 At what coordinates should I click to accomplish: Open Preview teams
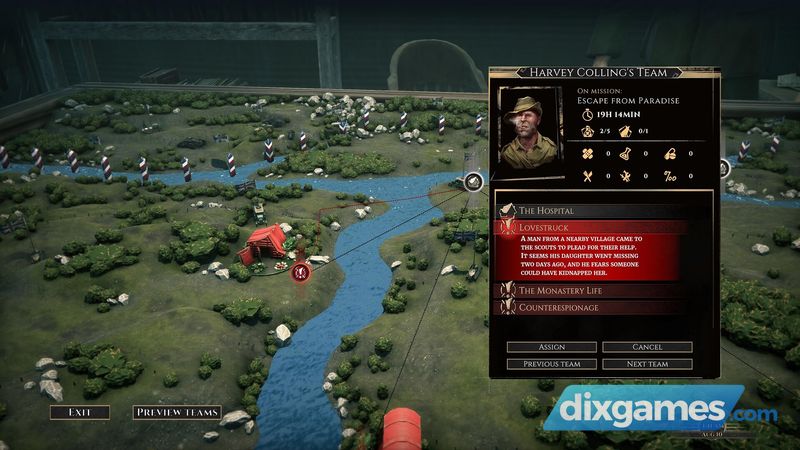tap(177, 412)
